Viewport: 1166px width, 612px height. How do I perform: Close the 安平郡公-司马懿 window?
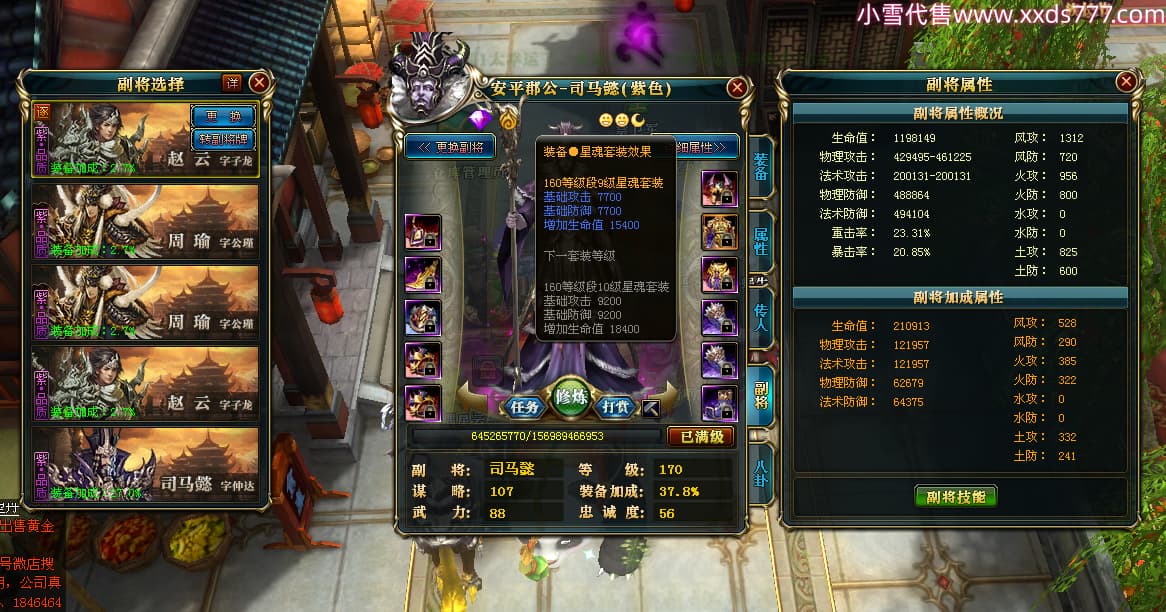point(738,88)
